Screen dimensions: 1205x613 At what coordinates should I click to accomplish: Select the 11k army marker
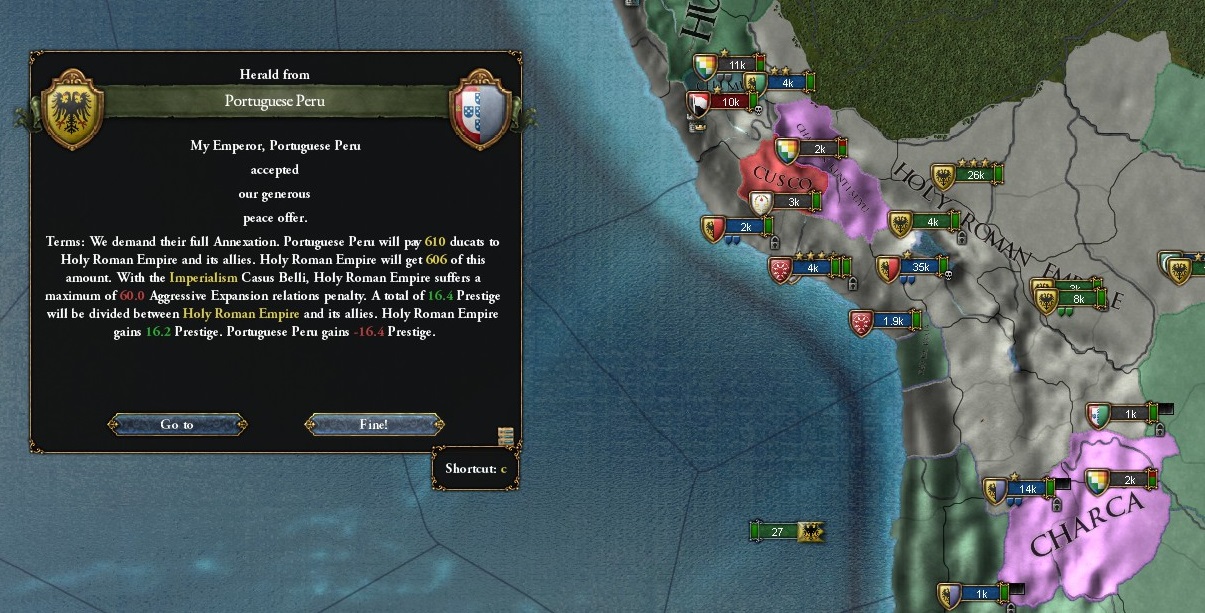point(737,65)
